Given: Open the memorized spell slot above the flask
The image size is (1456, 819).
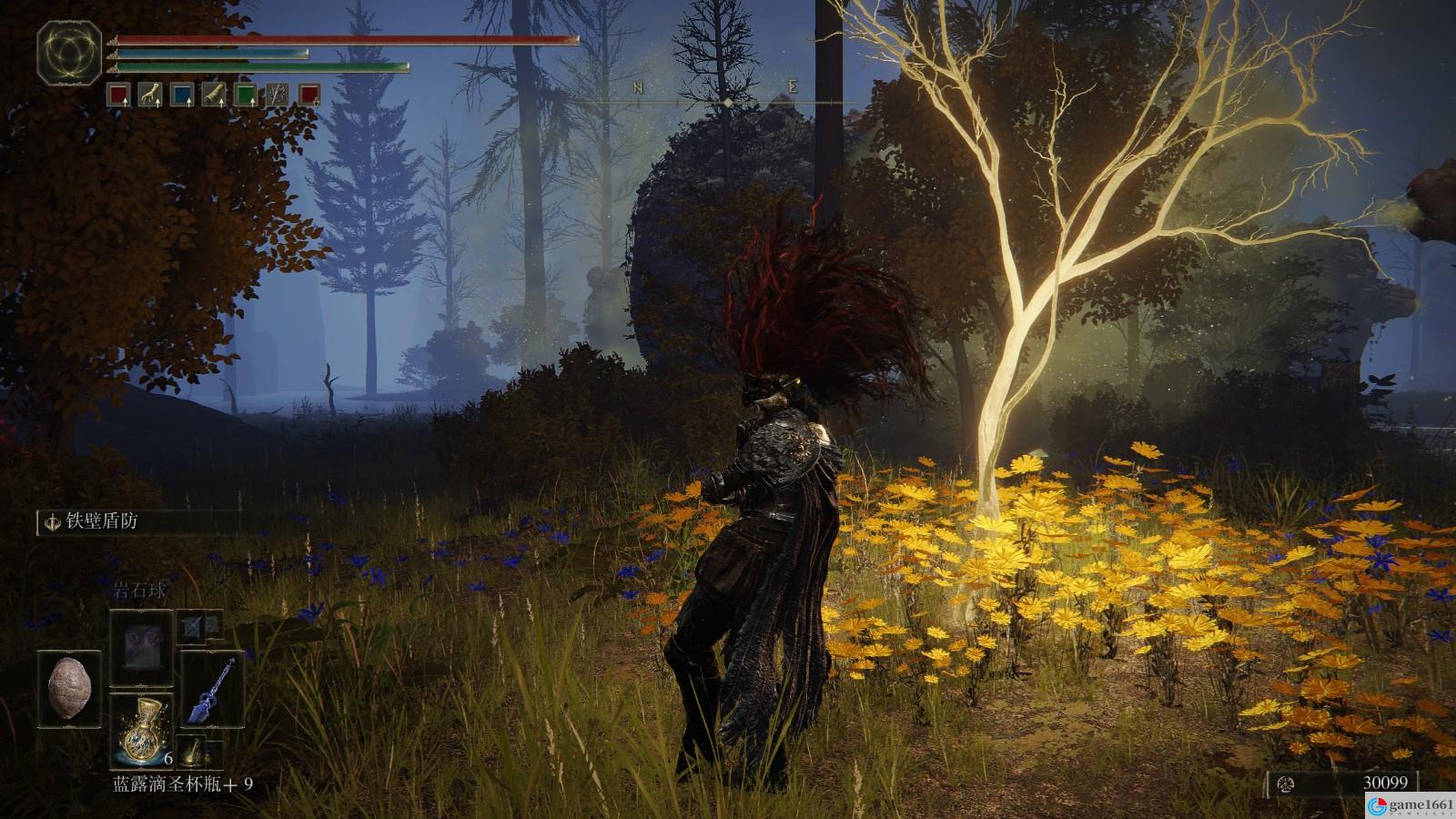Looking at the screenshot, I should coord(140,648).
